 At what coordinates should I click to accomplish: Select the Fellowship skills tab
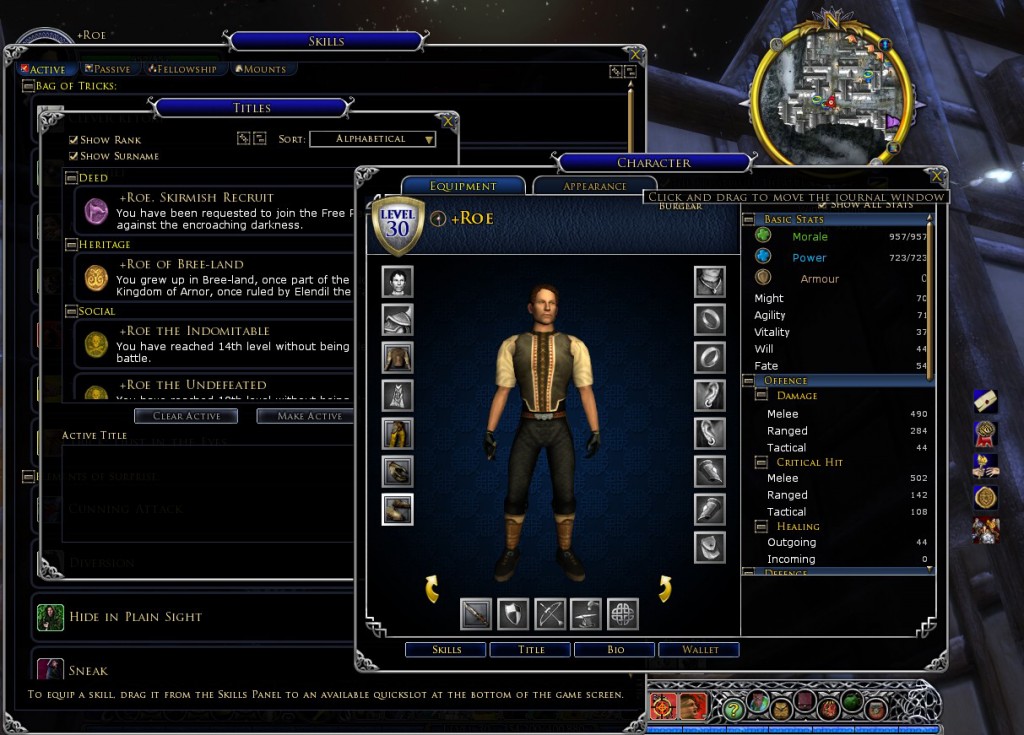tap(183, 69)
